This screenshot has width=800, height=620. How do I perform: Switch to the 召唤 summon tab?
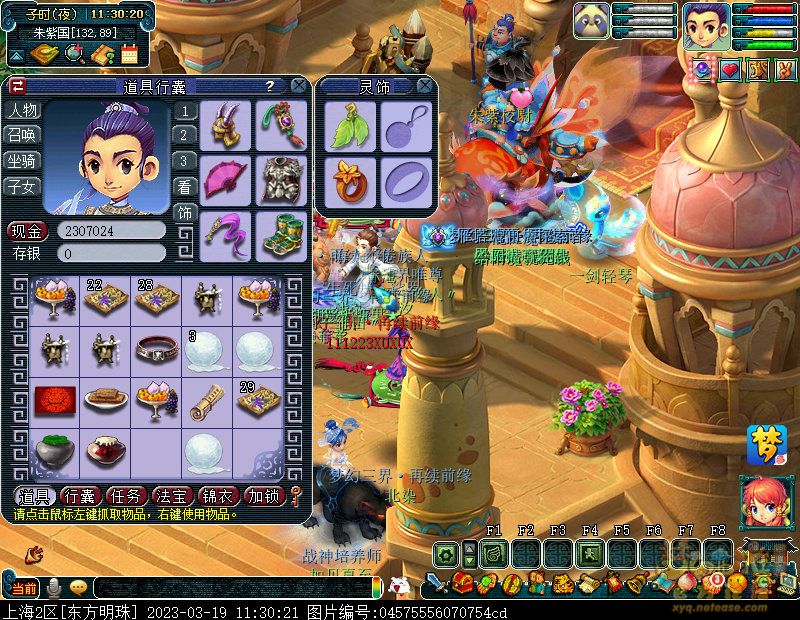22,135
